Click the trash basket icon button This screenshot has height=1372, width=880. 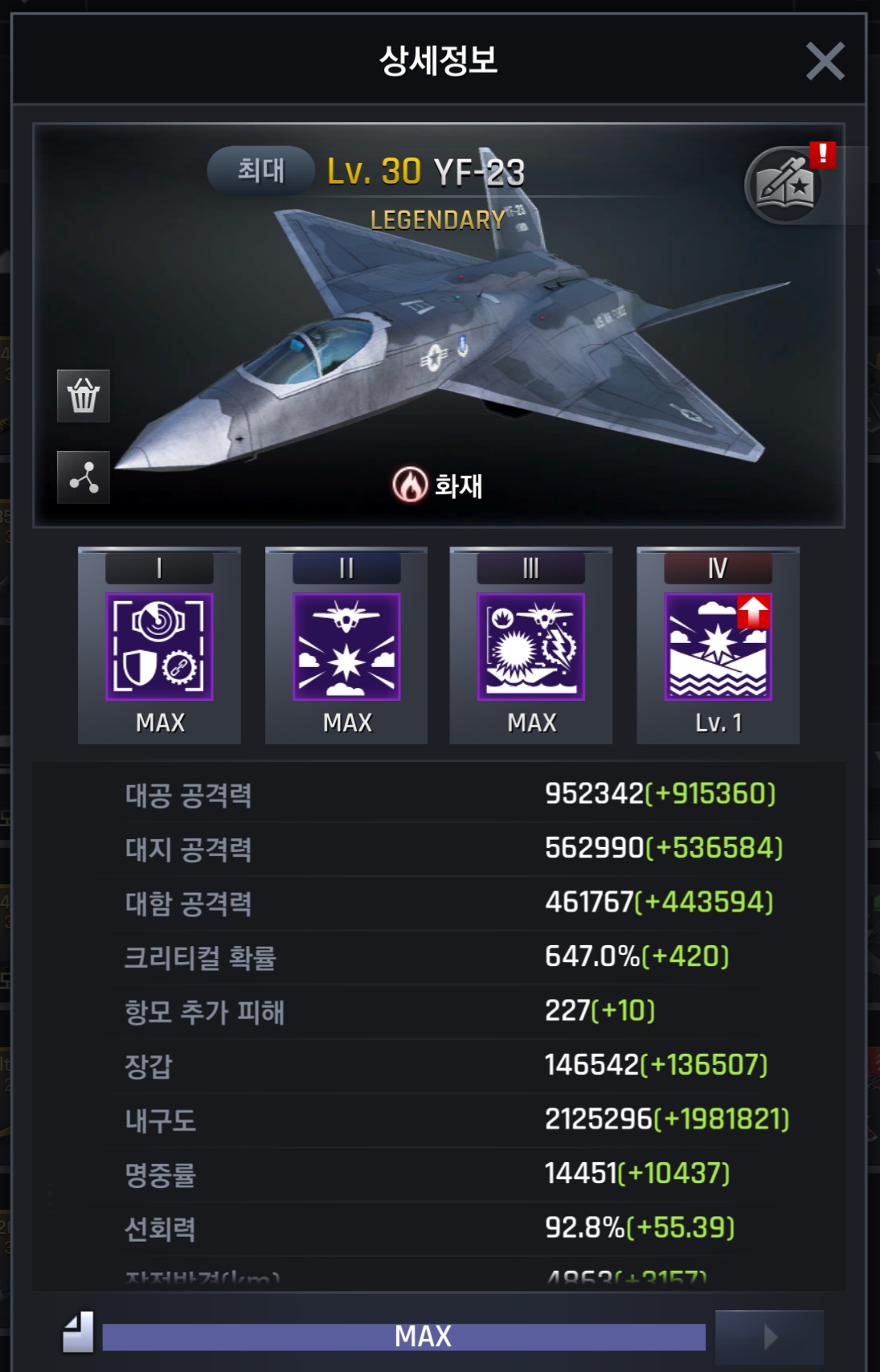pyautogui.click(x=84, y=396)
